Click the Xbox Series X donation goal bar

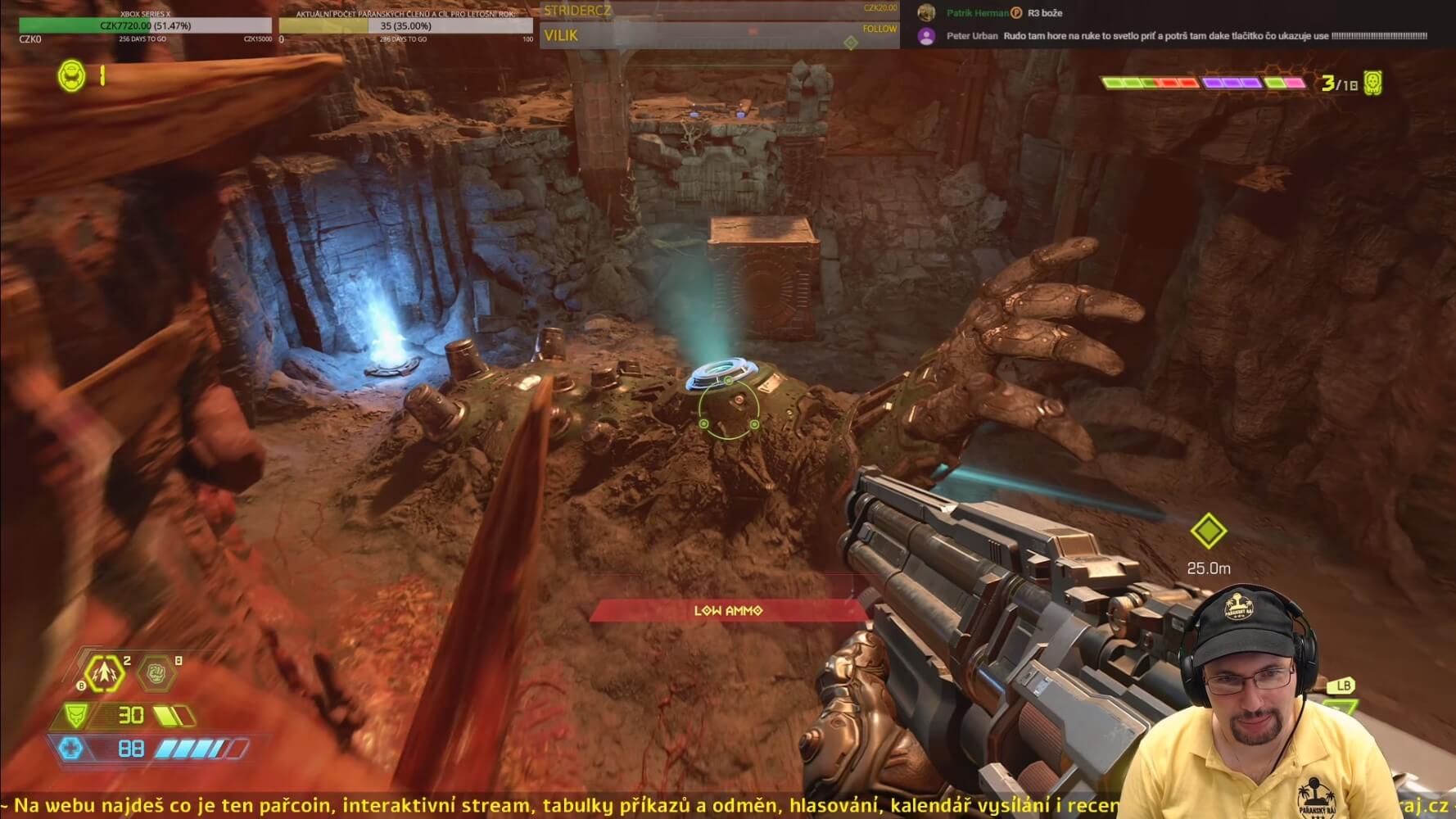146,25
